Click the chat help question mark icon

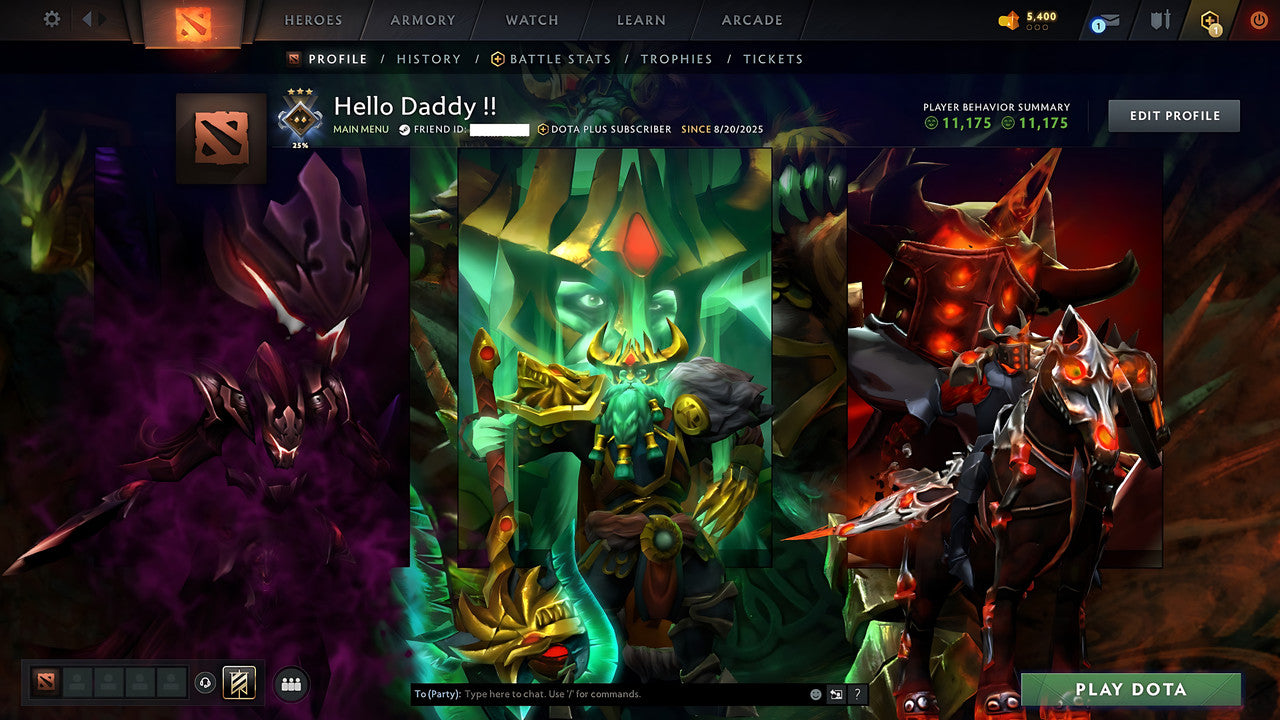click(x=856, y=692)
